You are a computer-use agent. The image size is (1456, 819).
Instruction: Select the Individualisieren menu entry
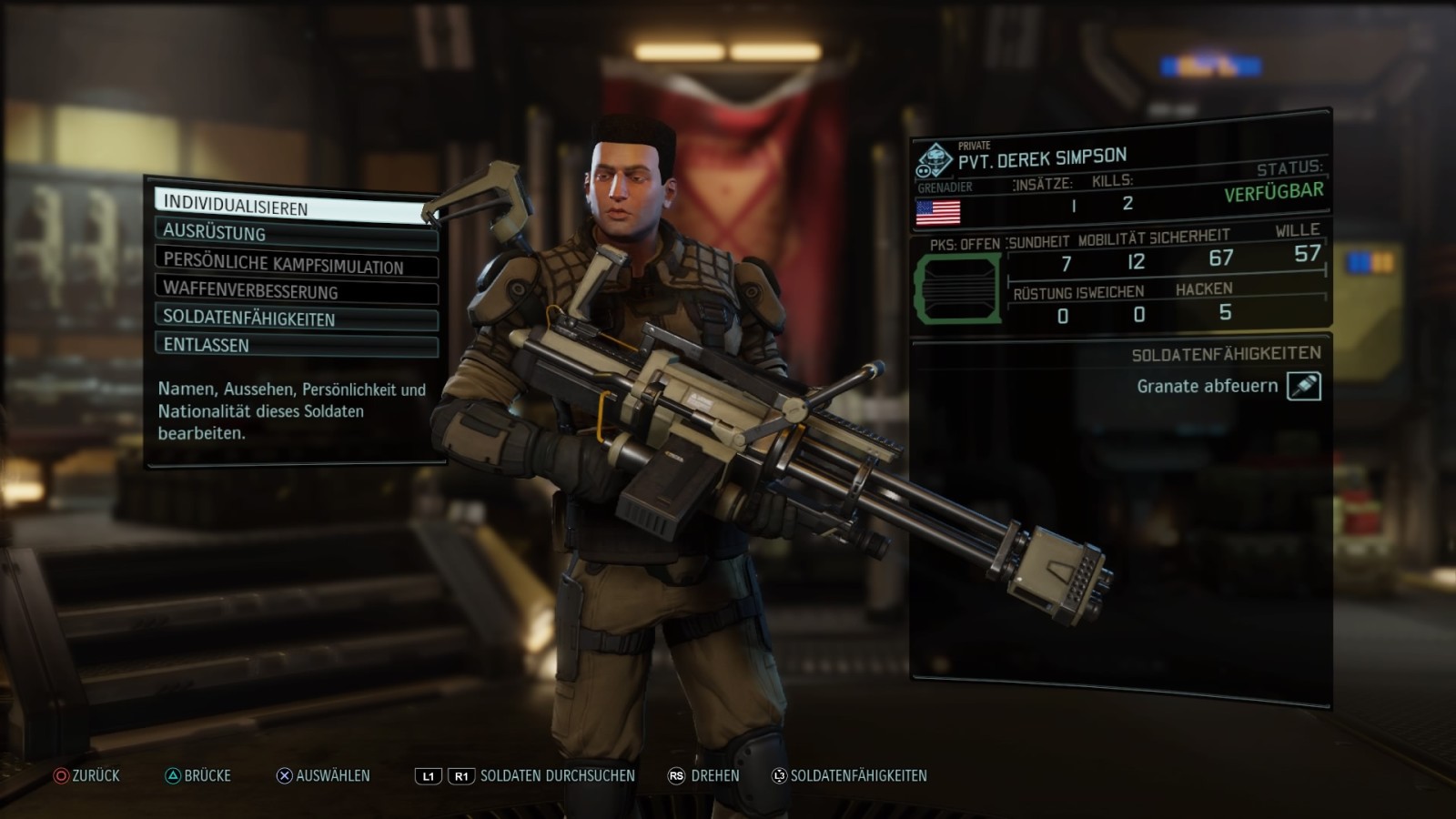[291, 207]
